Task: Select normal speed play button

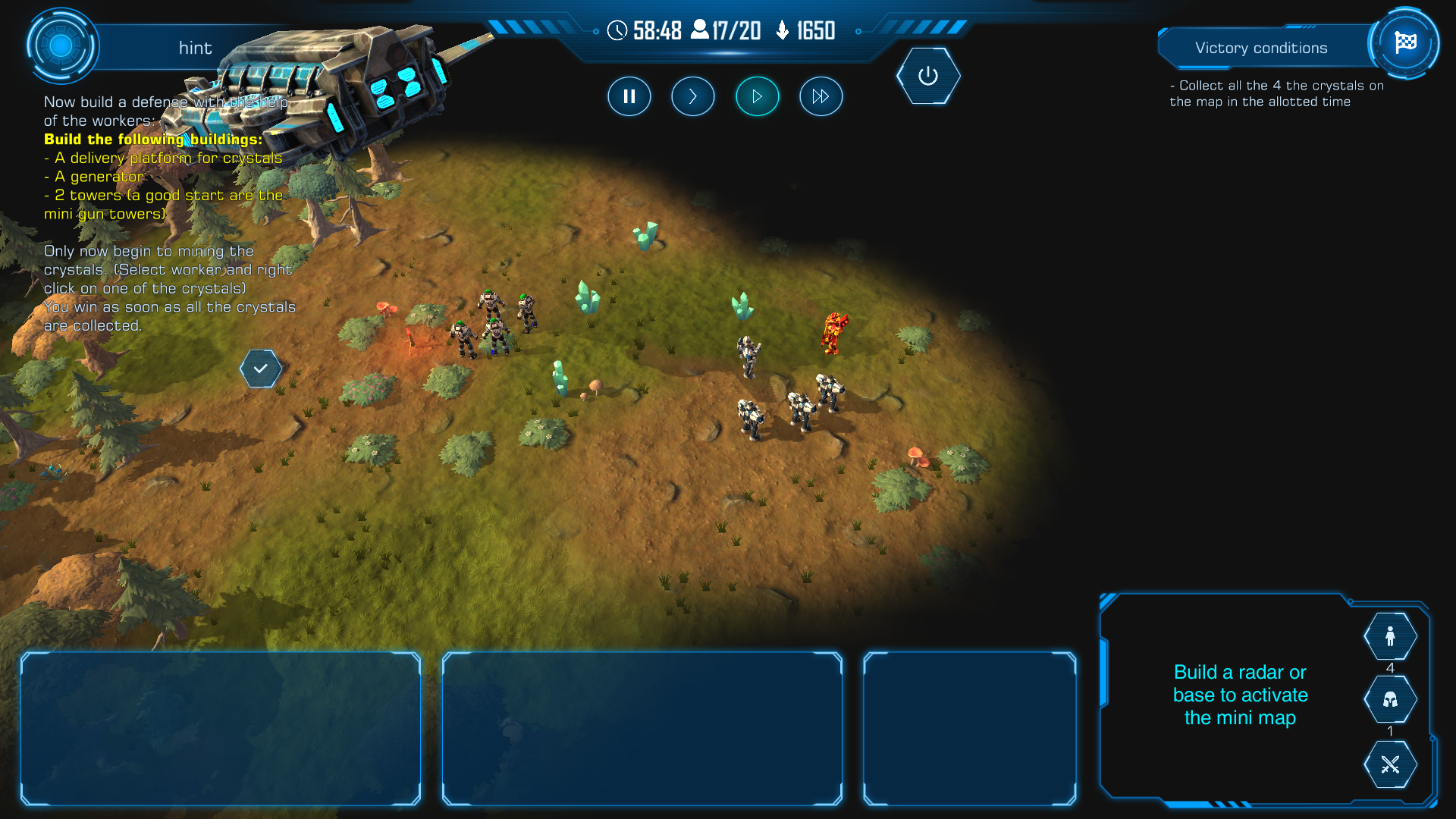Action: [757, 96]
